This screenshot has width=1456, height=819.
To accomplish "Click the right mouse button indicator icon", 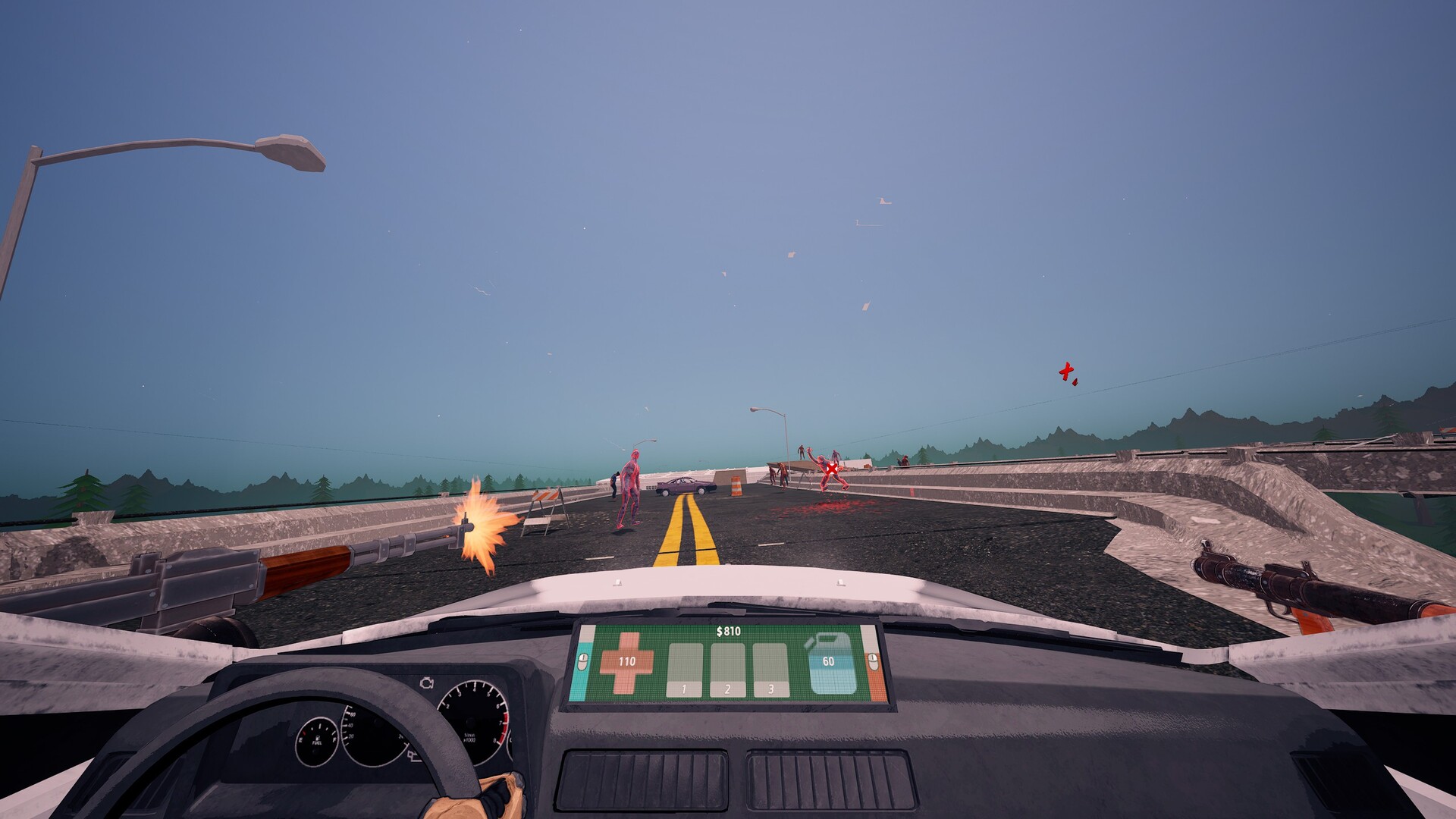I will 873,662.
